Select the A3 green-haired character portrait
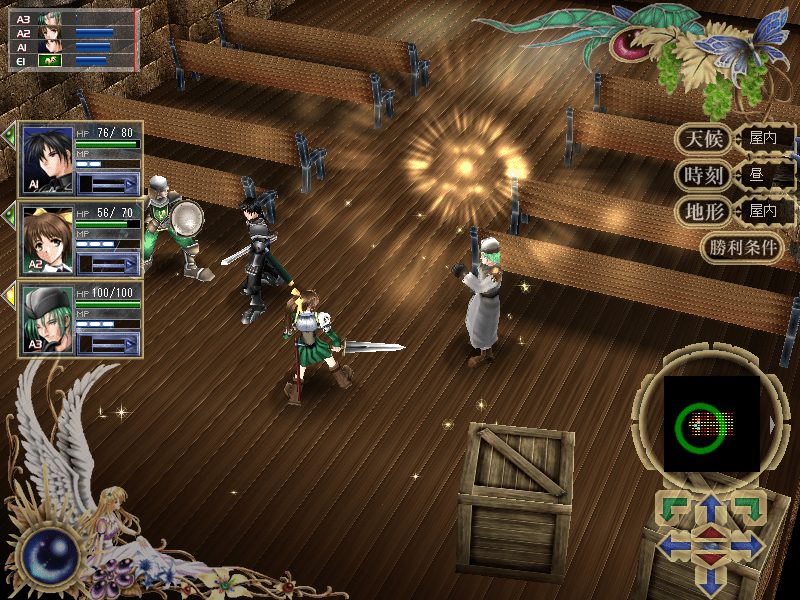Image resolution: width=800 pixels, height=600 pixels. click(x=47, y=318)
